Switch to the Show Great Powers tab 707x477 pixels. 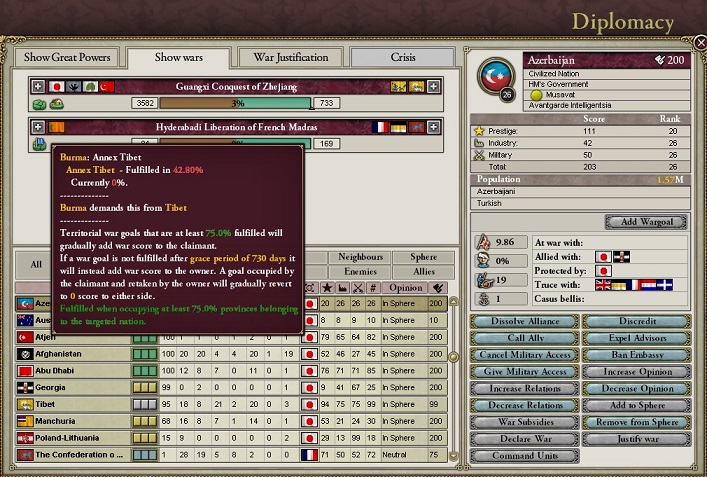(x=66, y=57)
